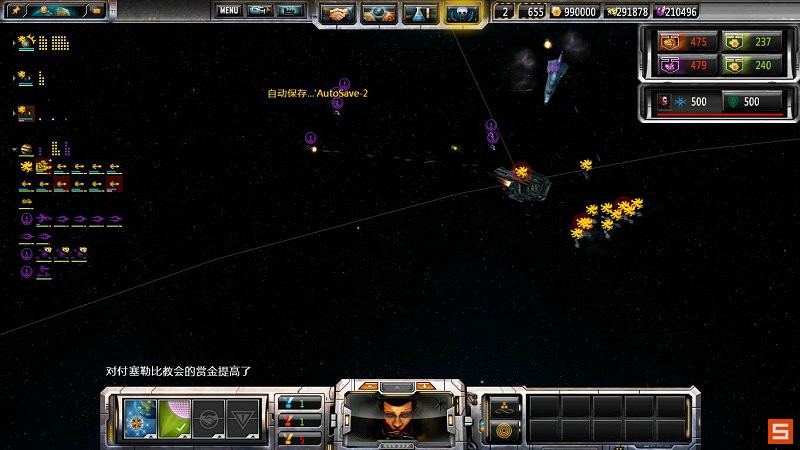Viewport: 800px width, 450px height.
Task: Select the star system at top of empire tree
Action: (25, 42)
